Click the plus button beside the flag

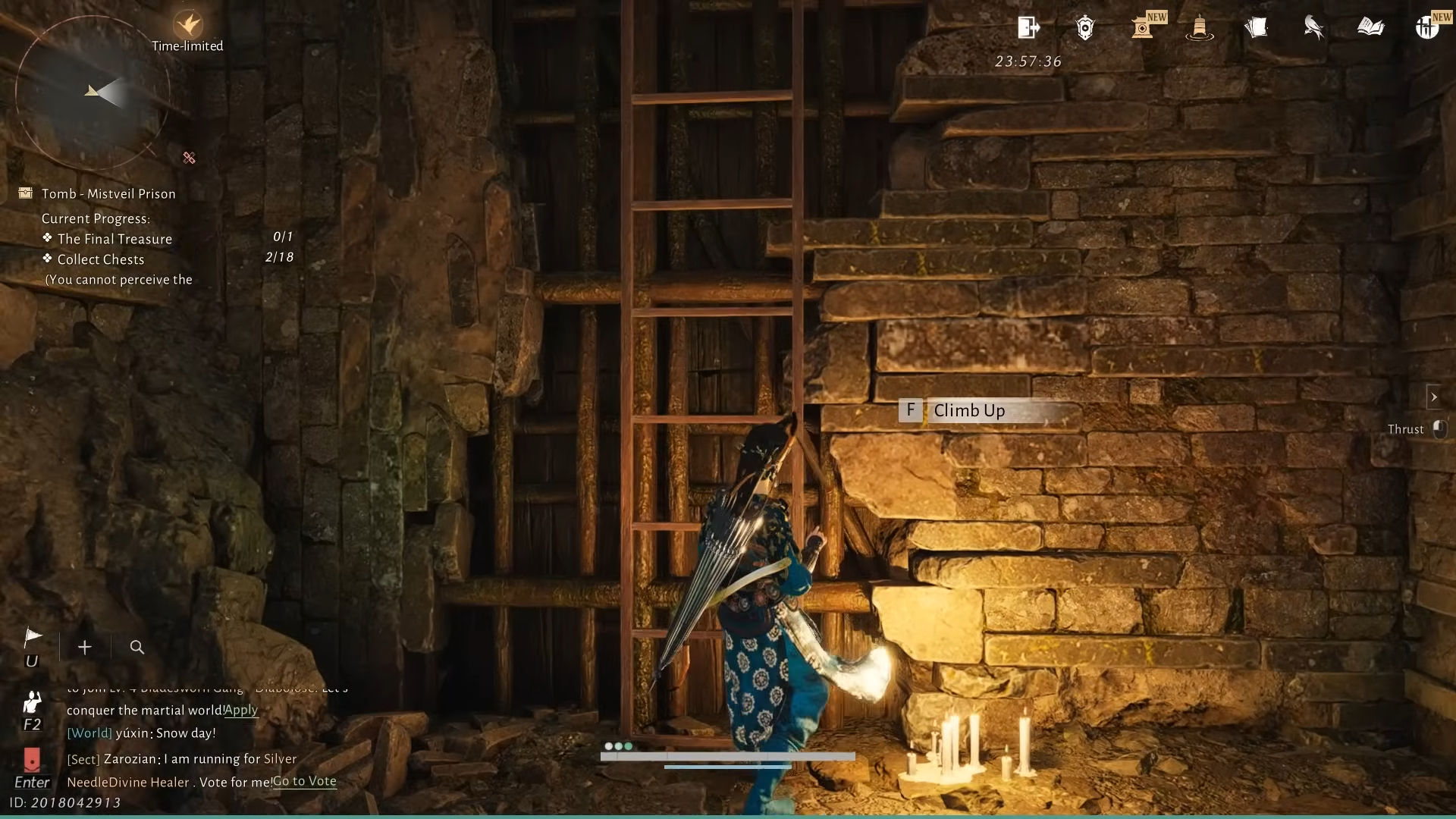(x=85, y=647)
